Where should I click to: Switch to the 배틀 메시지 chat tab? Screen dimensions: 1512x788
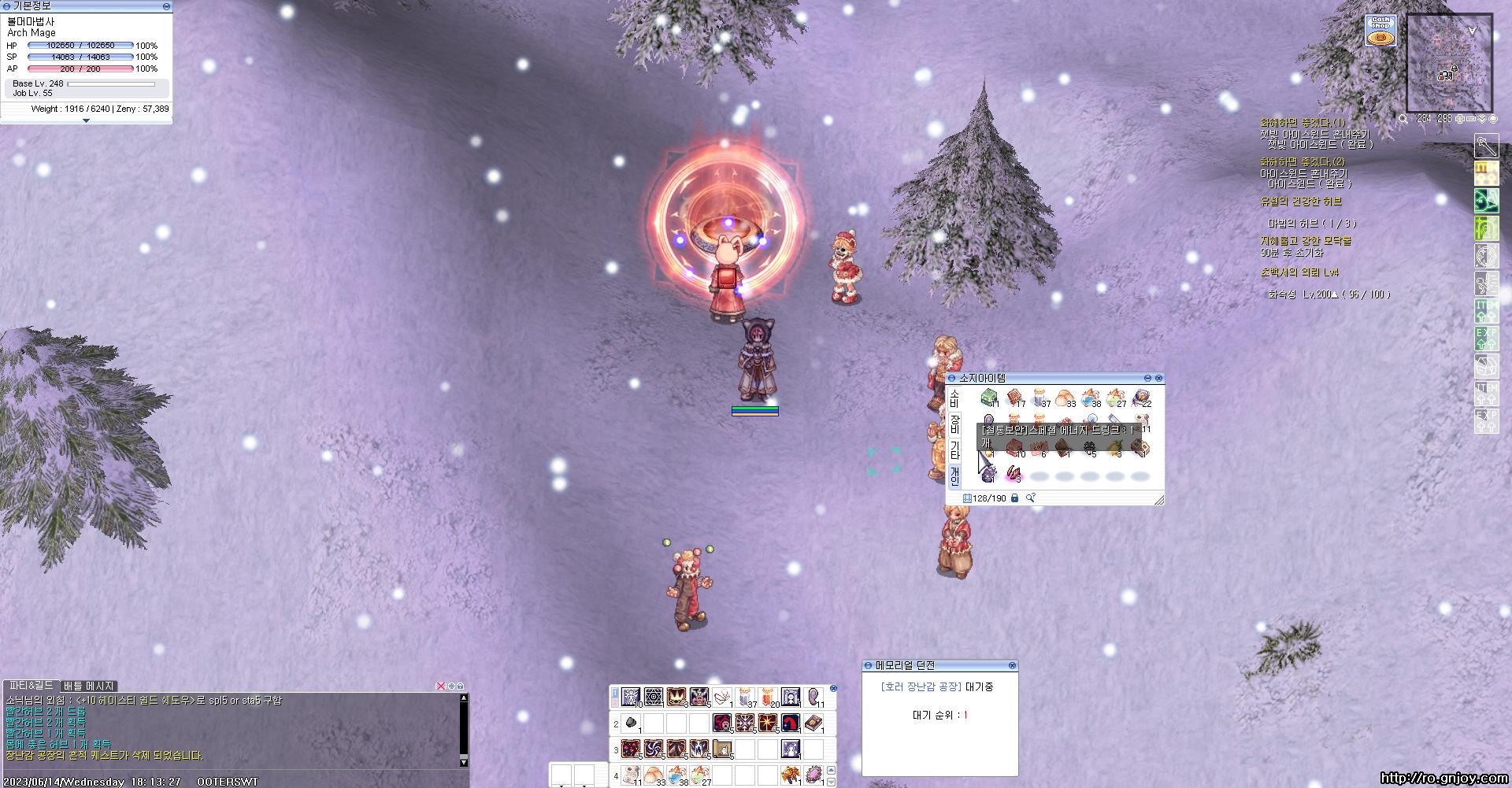[x=89, y=686]
